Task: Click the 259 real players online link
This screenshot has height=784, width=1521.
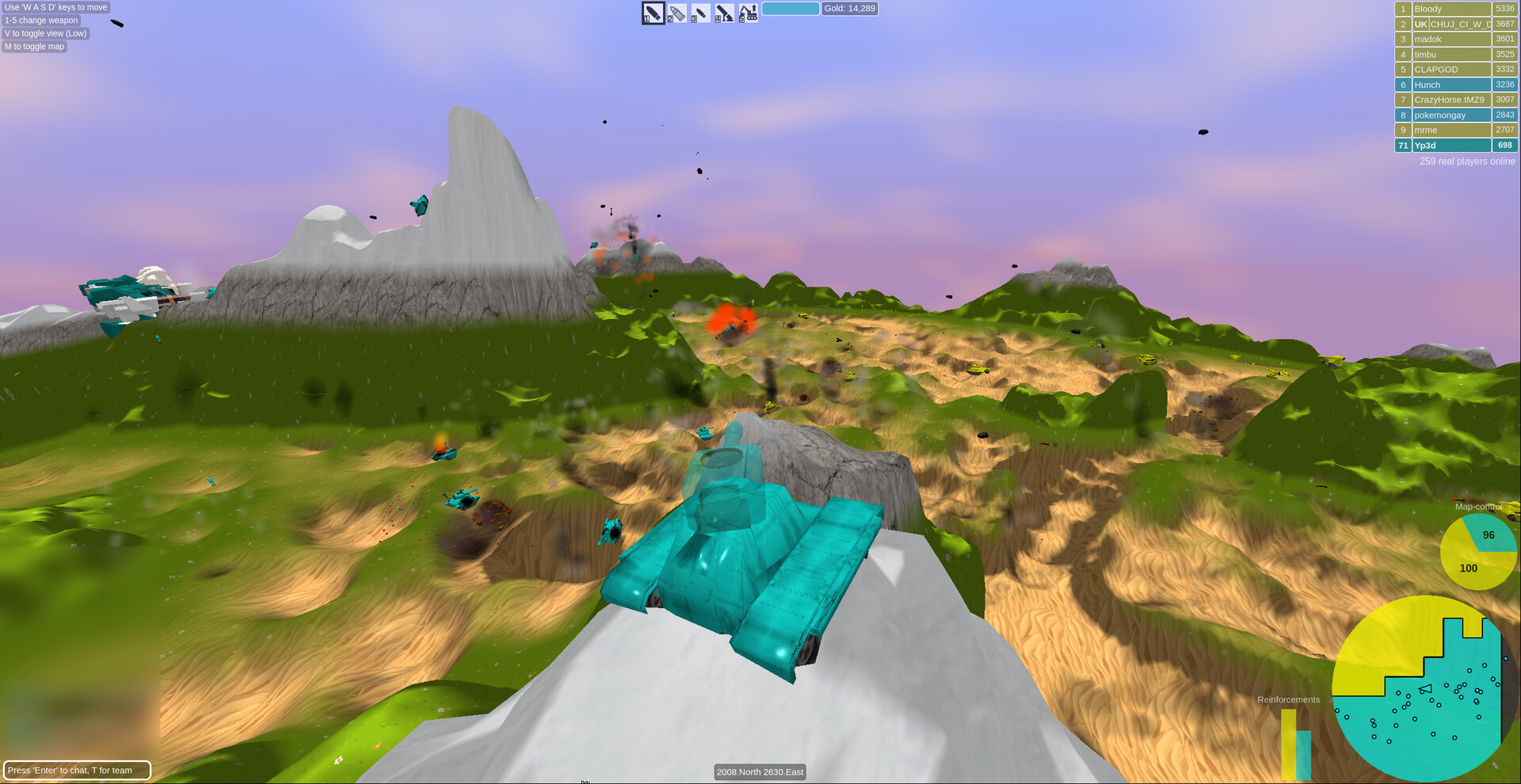Action: click(1466, 161)
